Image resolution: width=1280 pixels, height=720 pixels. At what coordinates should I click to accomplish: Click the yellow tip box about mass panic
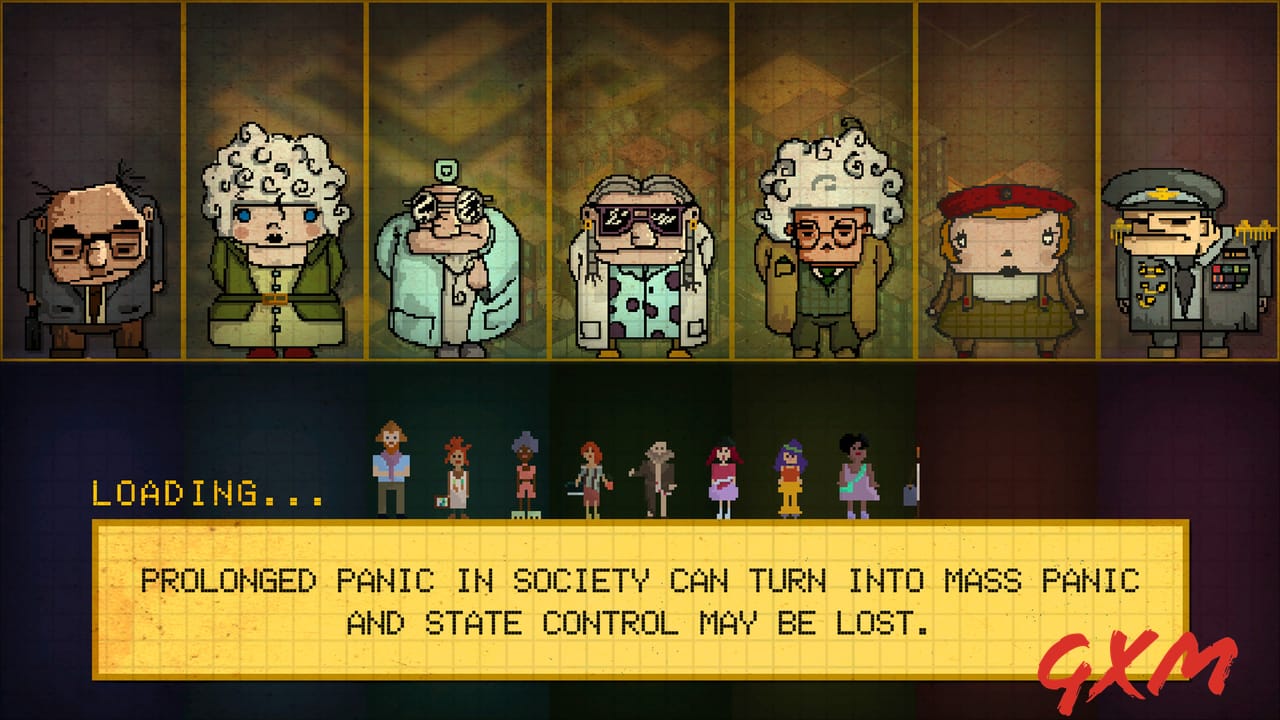[638, 600]
